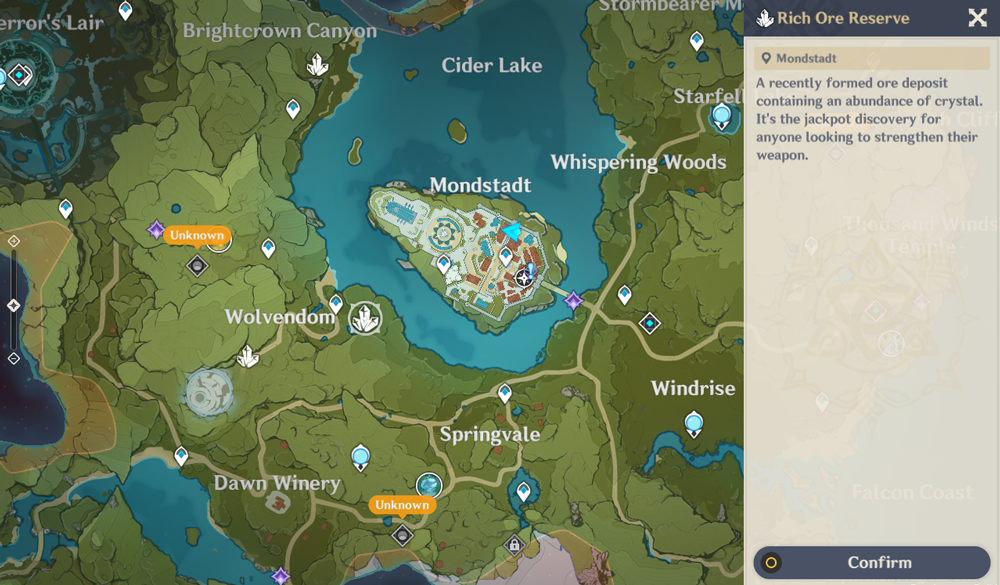Click the map zoom-in plus button
Viewport: 1000px width, 585px height.
pos(13,241)
